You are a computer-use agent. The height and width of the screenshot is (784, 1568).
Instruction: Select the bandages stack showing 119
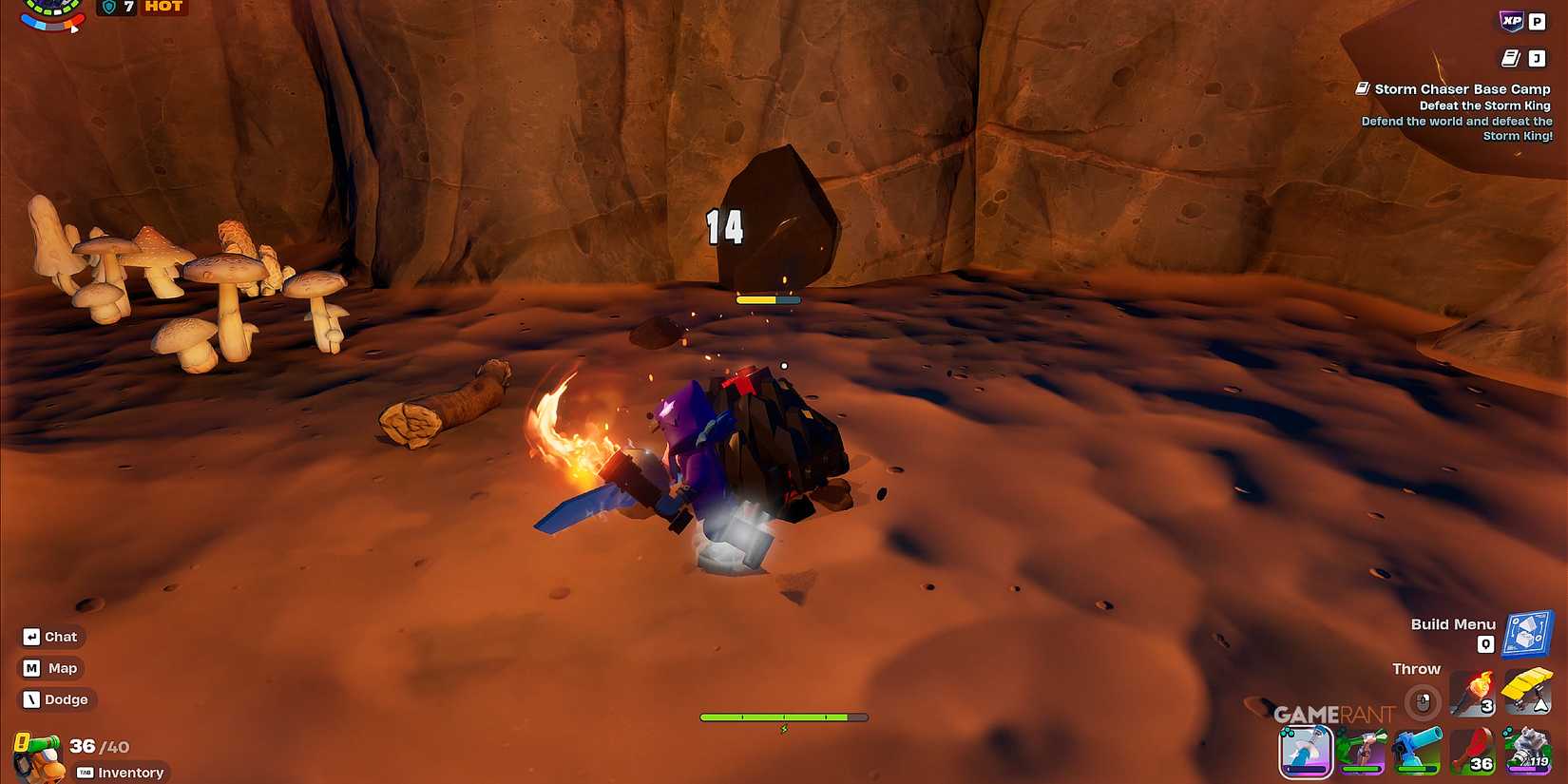click(x=1528, y=752)
